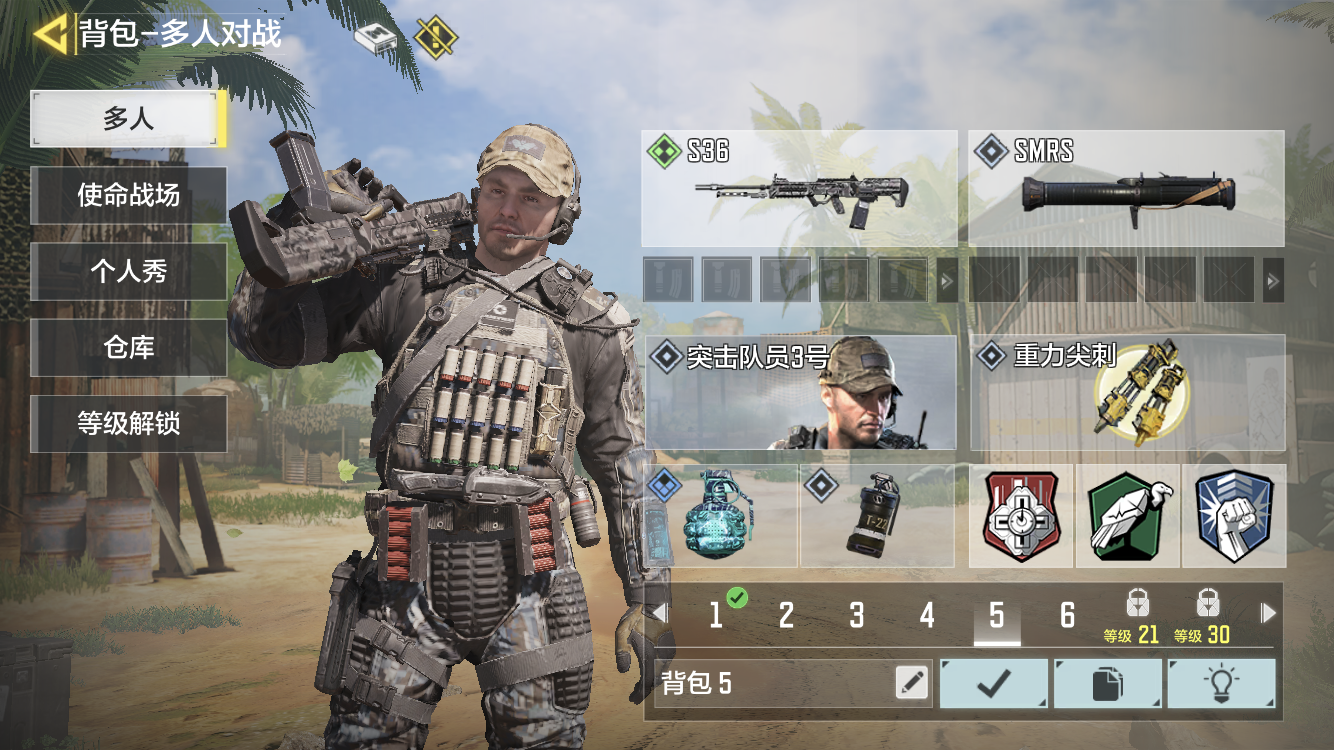1334x750 pixels.
Task: Rename 背包 5 with the pencil icon
Action: click(x=911, y=683)
